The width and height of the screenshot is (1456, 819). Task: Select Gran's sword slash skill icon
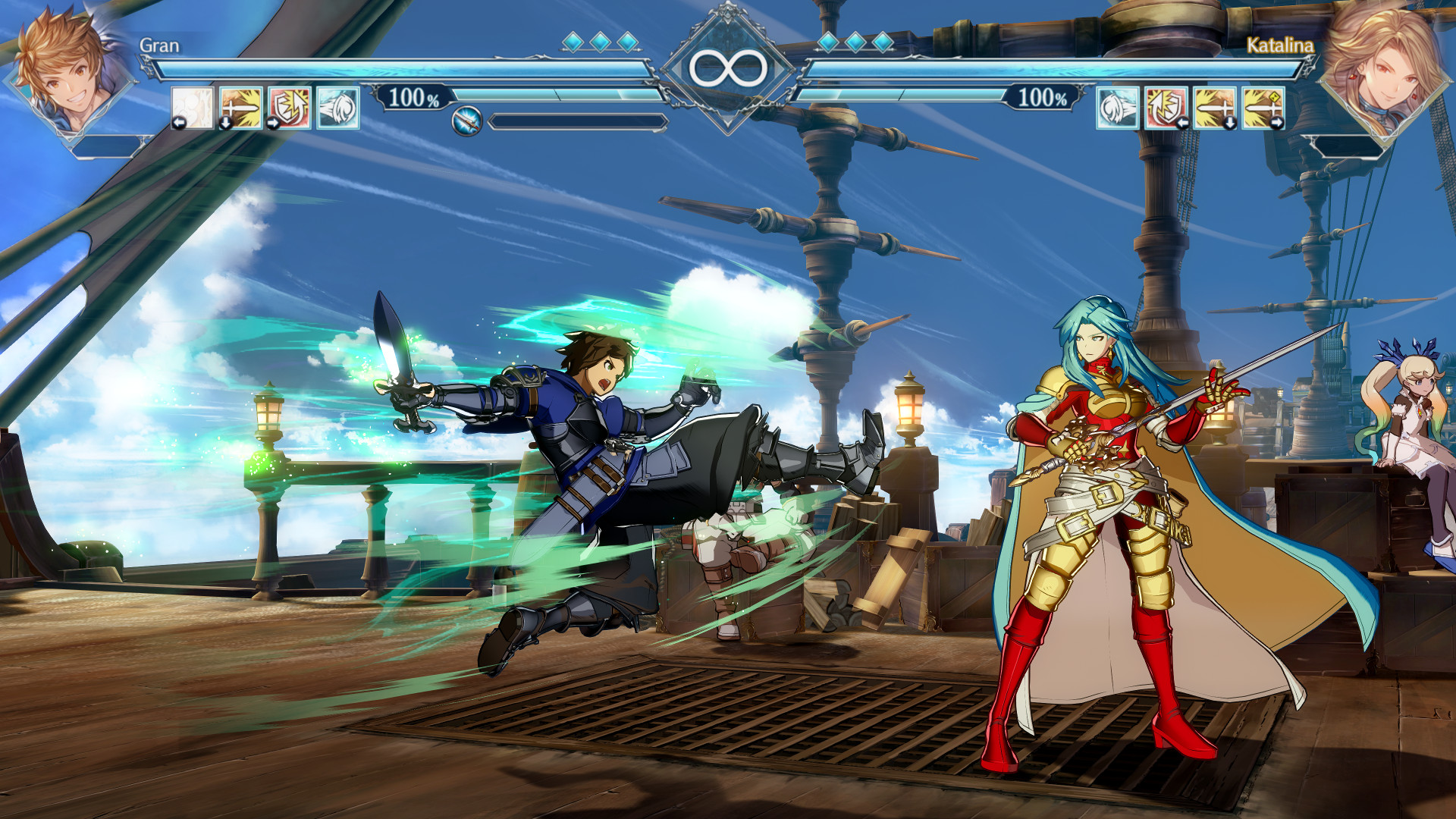point(240,107)
